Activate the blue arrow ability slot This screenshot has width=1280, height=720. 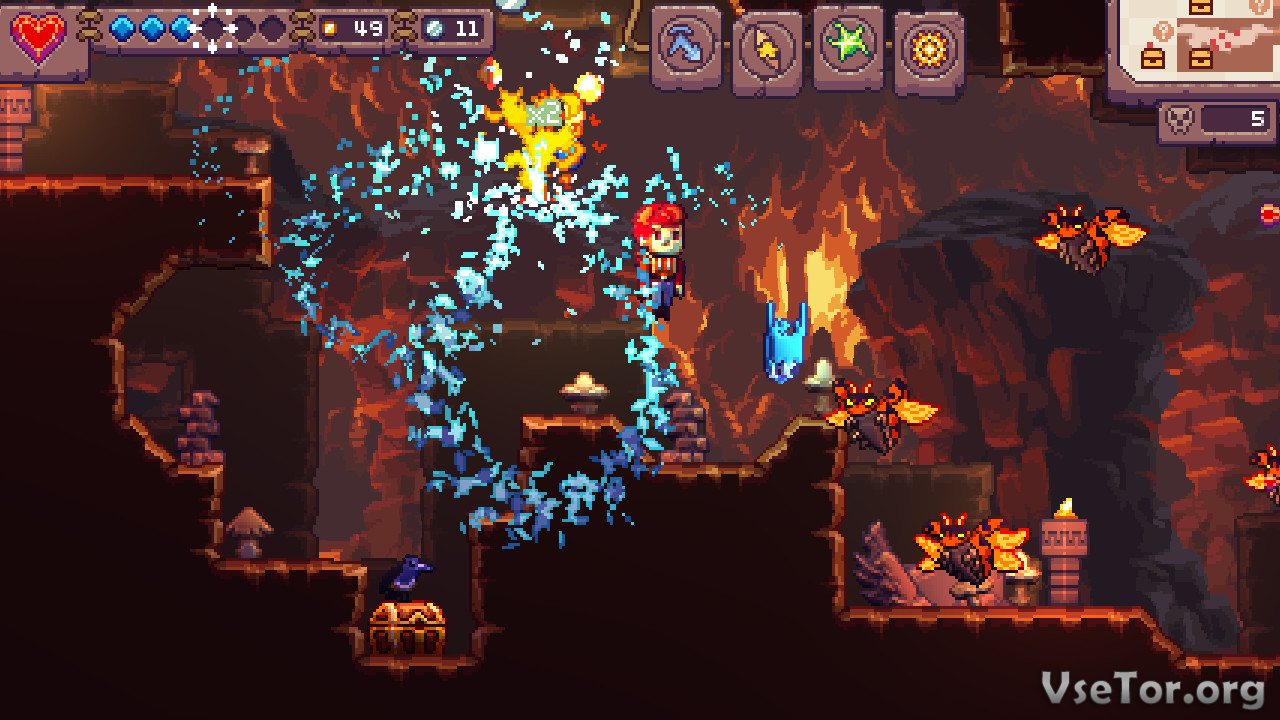(x=687, y=47)
